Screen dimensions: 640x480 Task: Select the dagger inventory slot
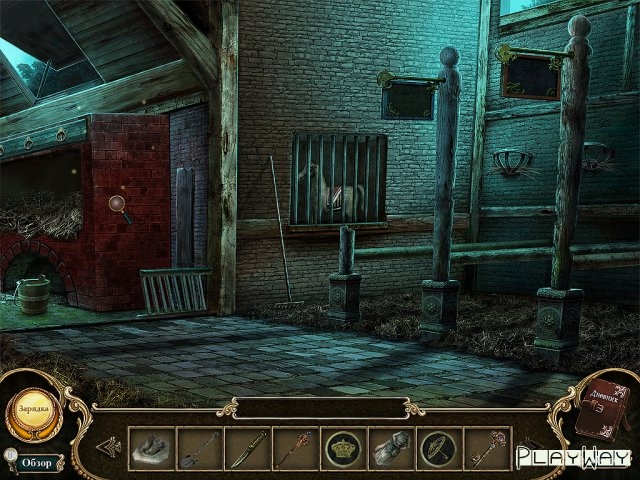tap(248, 448)
